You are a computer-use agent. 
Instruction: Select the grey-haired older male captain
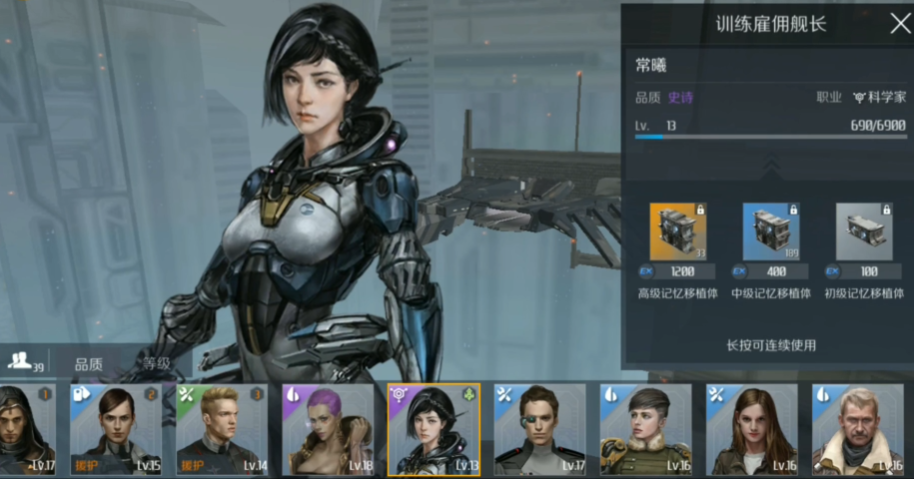[858, 429]
